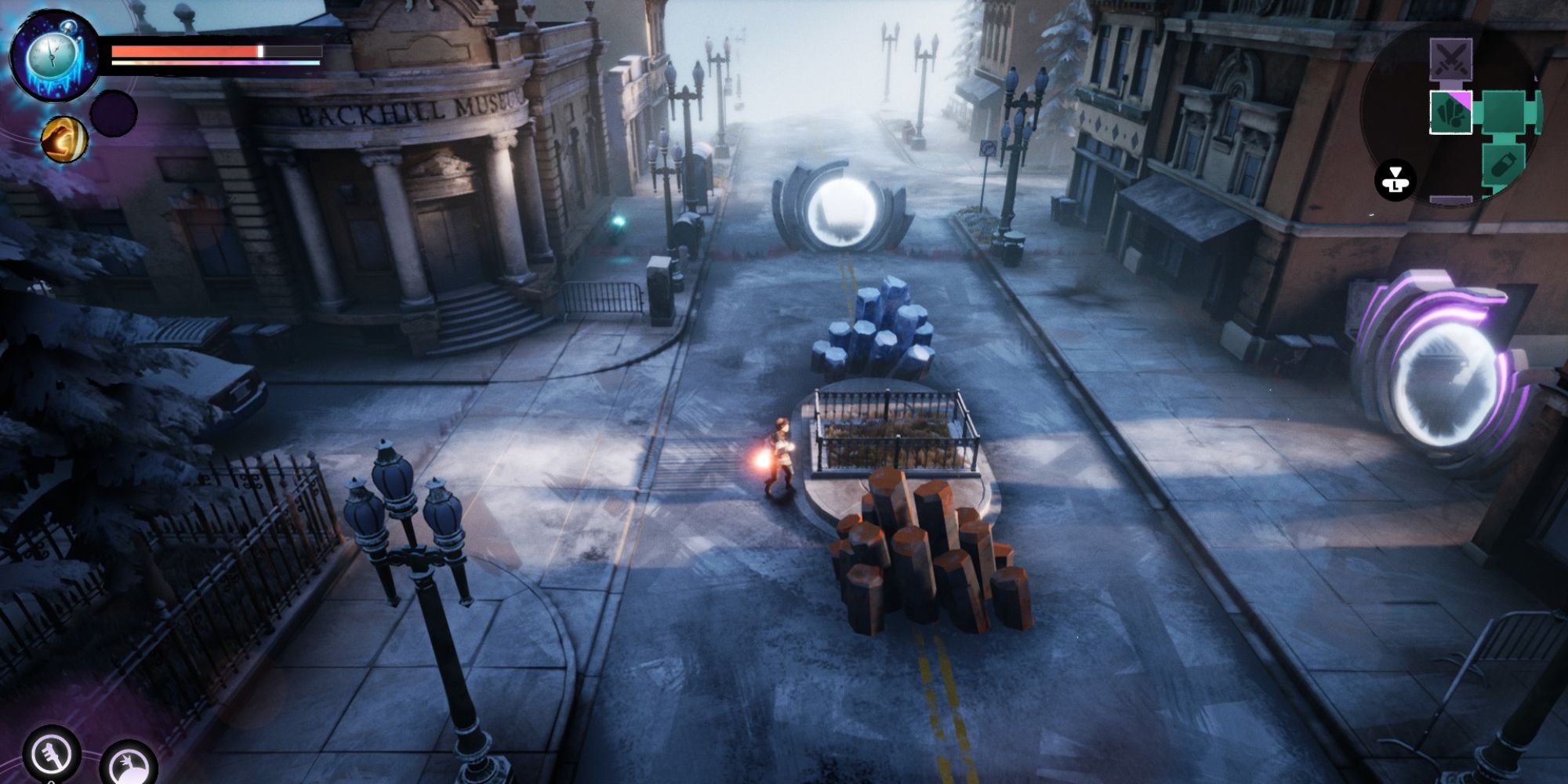Image resolution: width=1568 pixels, height=784 pixels.
Task: Click the crossed swords room on minimap
Action: click(1450, 59)
